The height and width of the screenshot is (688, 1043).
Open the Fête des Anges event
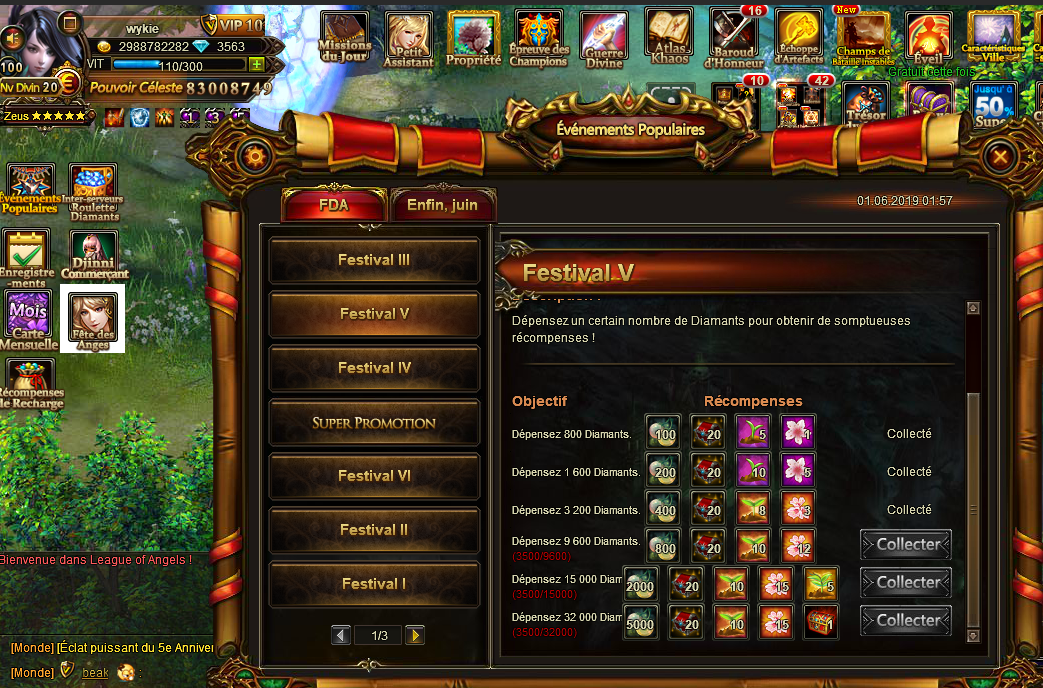point(93,318)
